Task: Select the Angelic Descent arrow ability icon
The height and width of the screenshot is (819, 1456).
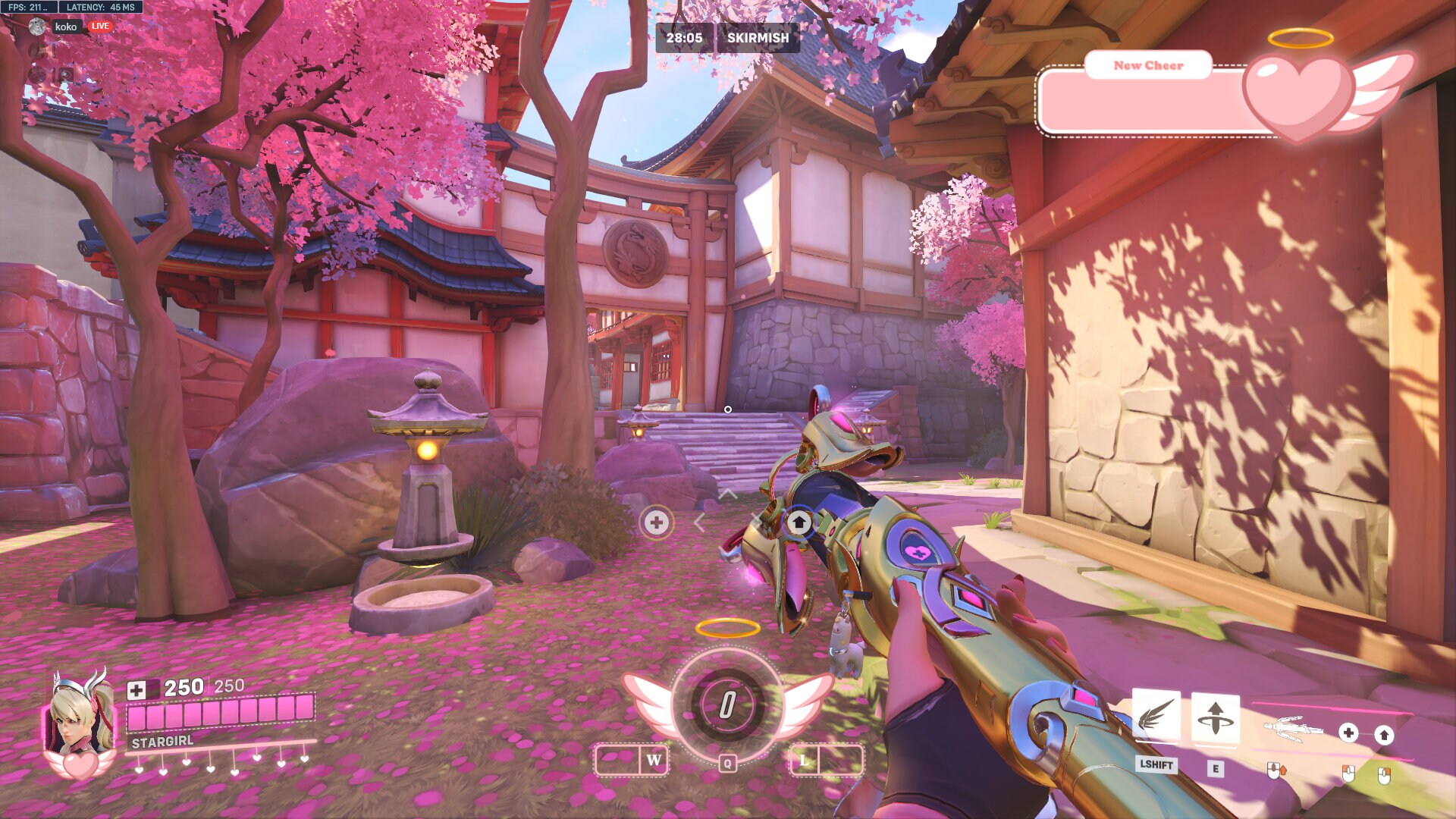Action: (x=1216, y=718)
